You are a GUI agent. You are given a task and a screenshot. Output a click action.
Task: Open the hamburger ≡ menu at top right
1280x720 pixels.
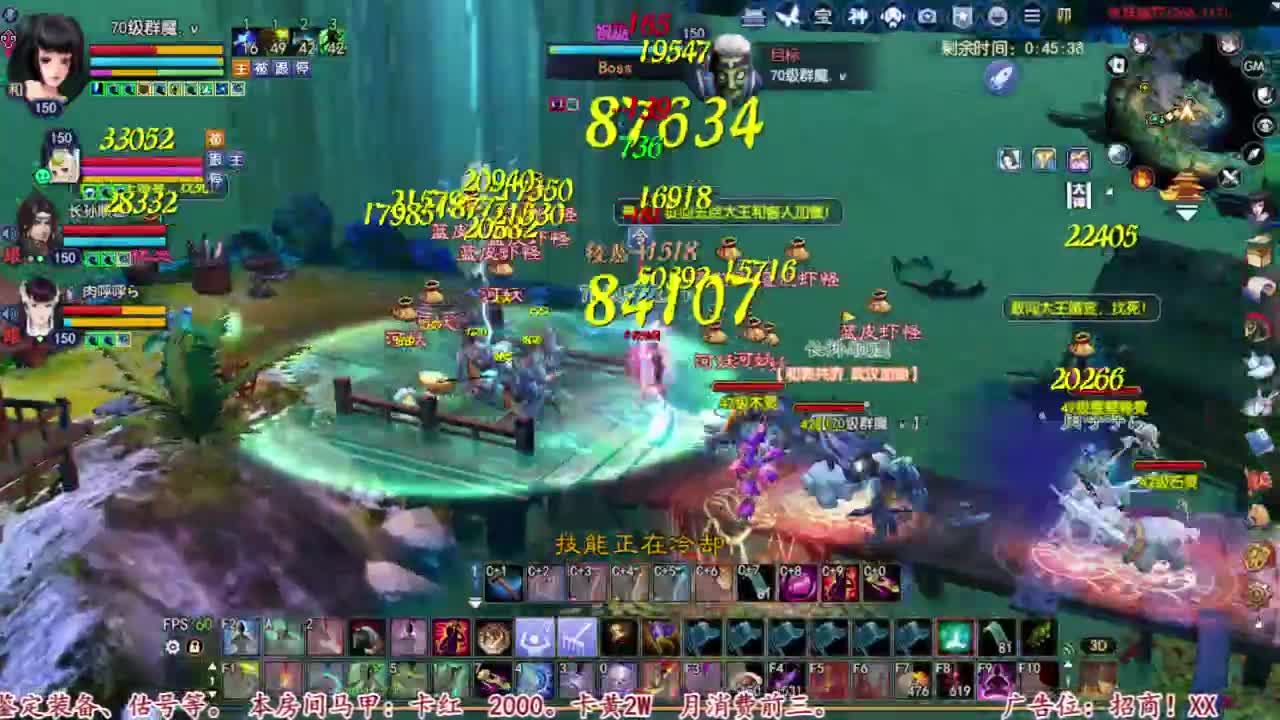coord(1030,15)
